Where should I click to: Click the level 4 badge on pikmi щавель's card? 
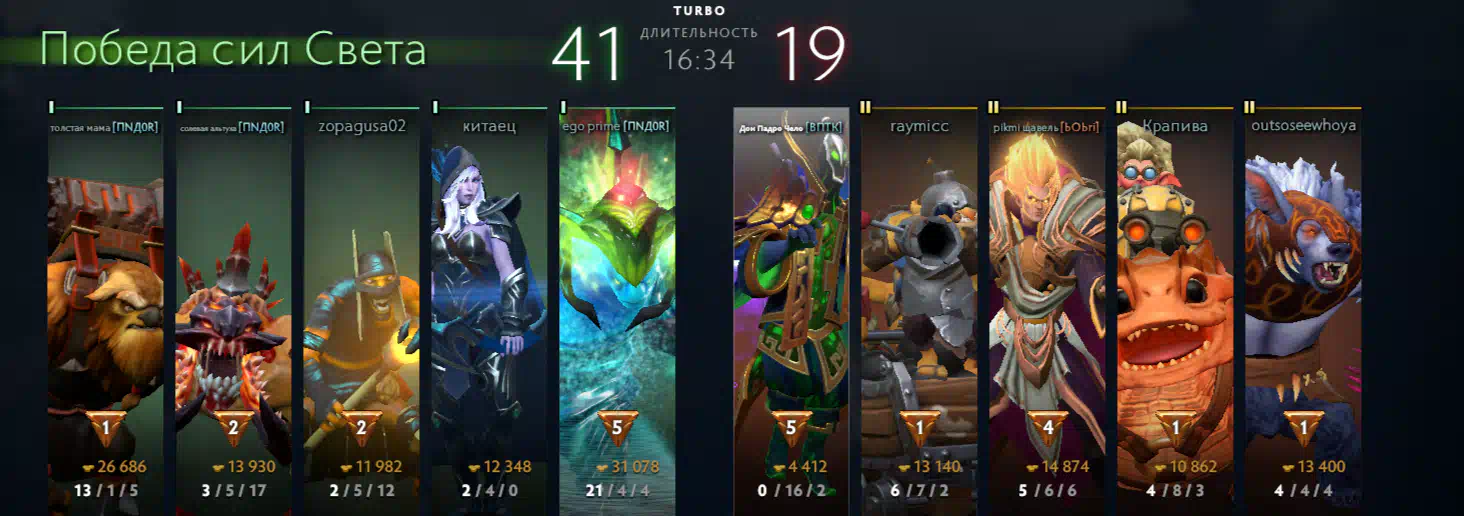(1047, 428)
